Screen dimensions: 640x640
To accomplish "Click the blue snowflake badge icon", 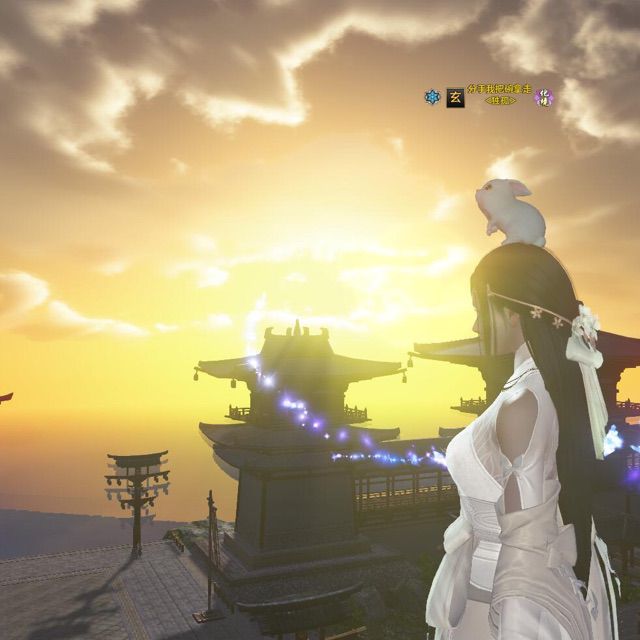I will 433,97.
